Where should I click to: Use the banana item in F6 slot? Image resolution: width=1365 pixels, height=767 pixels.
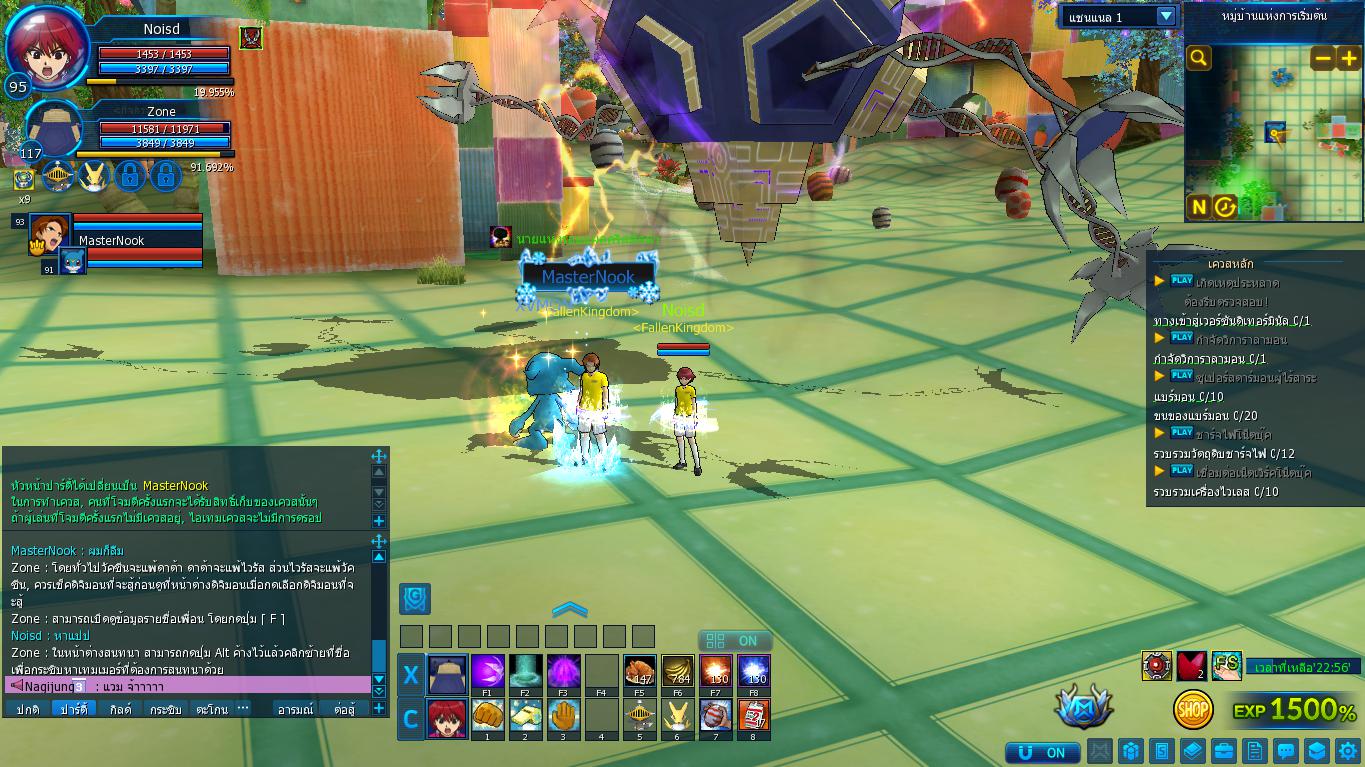coord(678,671)
